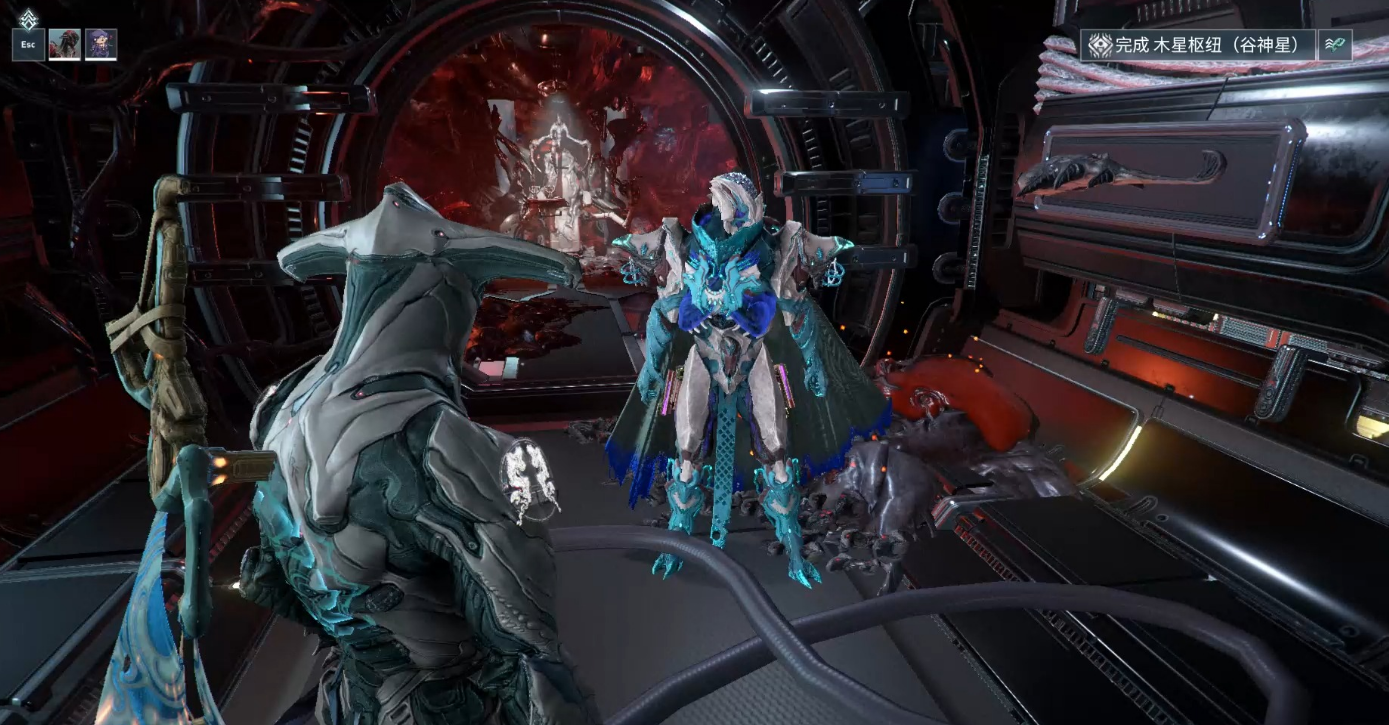
Task: Select the purple-haired squad member portrait
Action: [101, 44]
